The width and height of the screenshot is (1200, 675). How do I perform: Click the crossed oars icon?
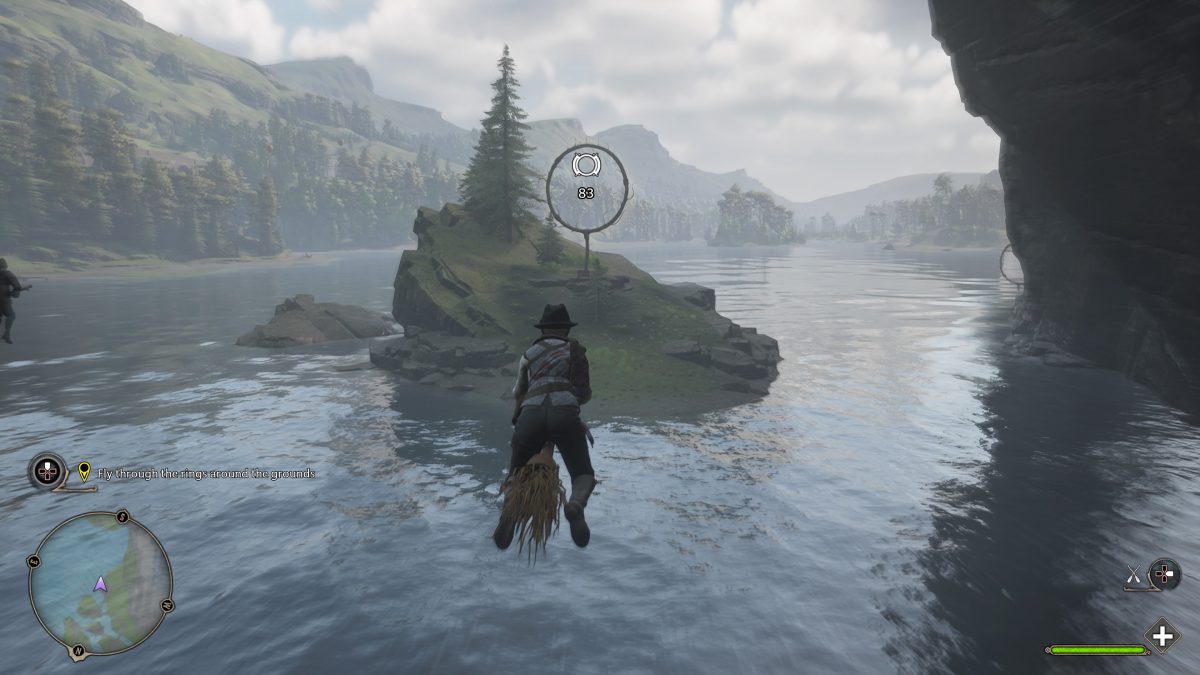pyautogui.click(x=1134, y=574)
